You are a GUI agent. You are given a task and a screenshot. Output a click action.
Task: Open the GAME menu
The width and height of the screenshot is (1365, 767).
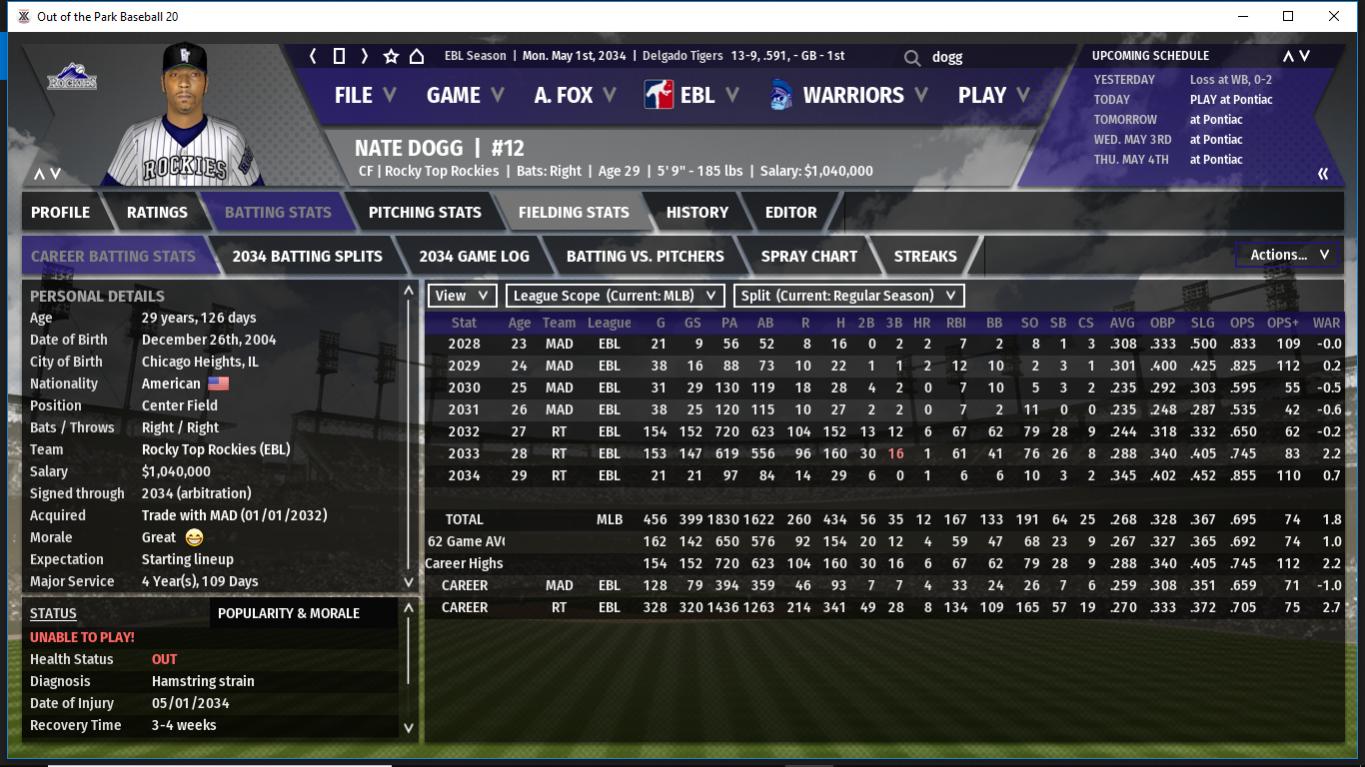(x=465, y=95)
